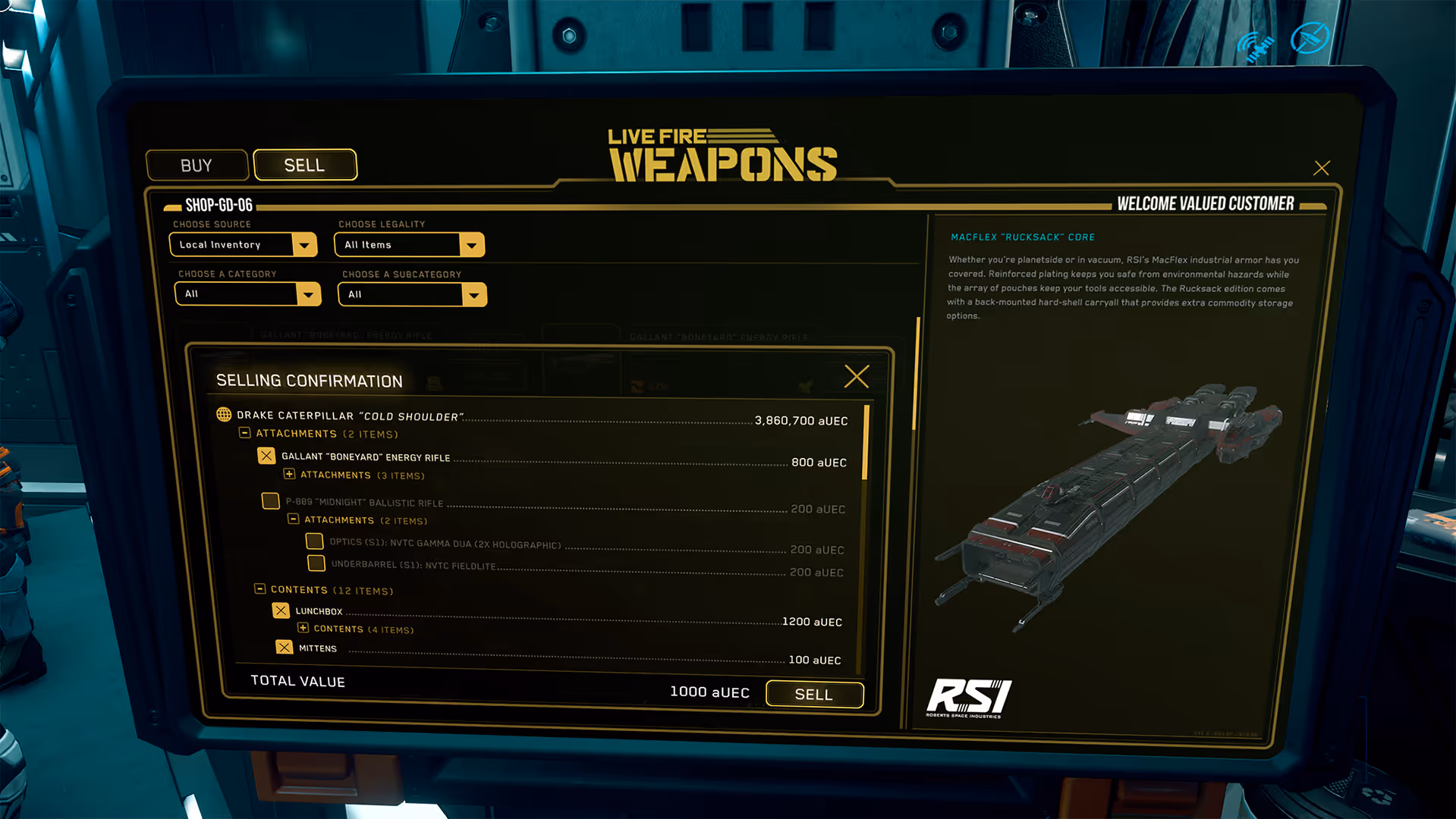This screenshot has width=1456, height=819.
Task: Close the Live Fire Weapons shop screen
Action: [1321, 168]
